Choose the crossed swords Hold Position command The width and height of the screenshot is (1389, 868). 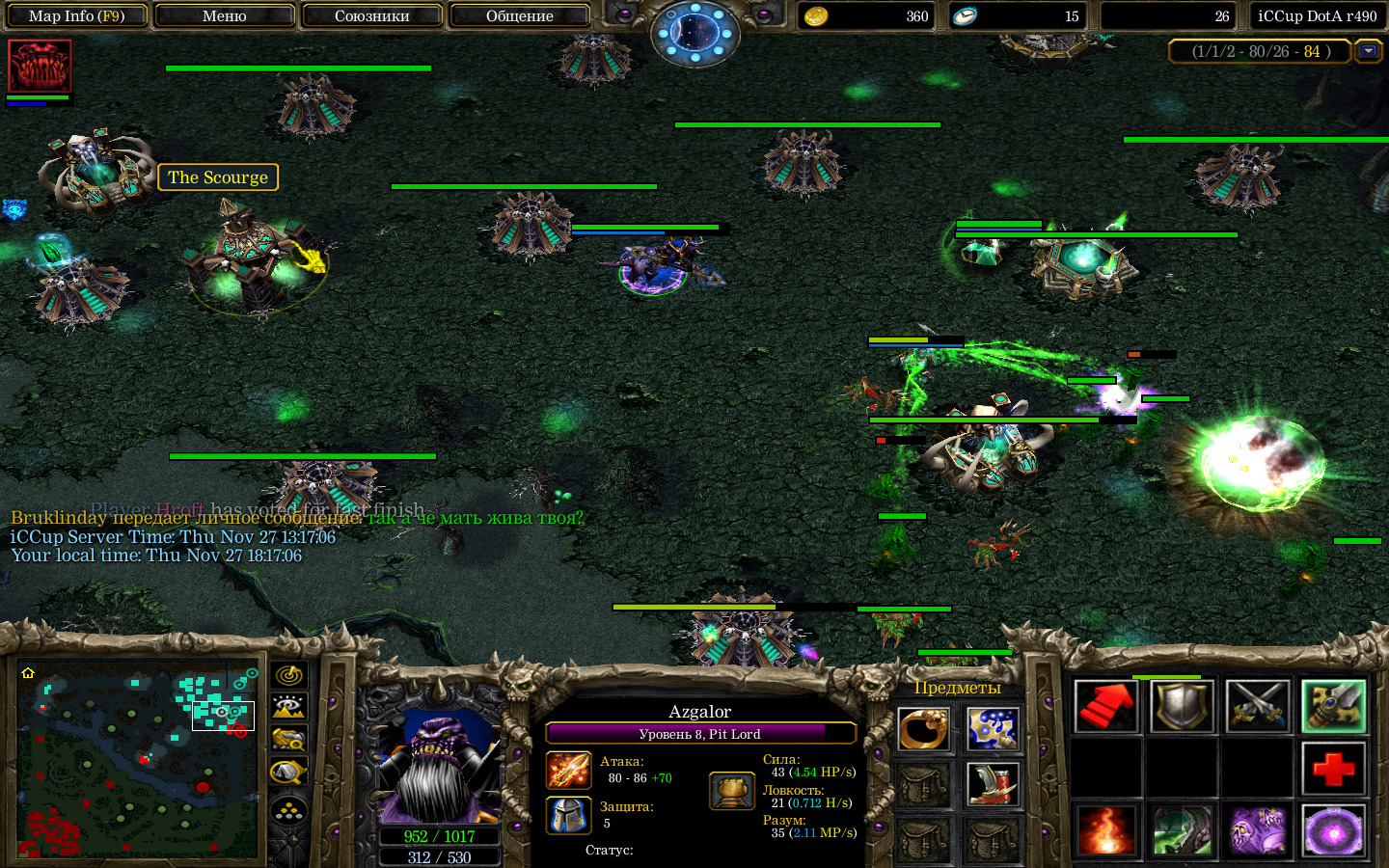coord(1258,706)
